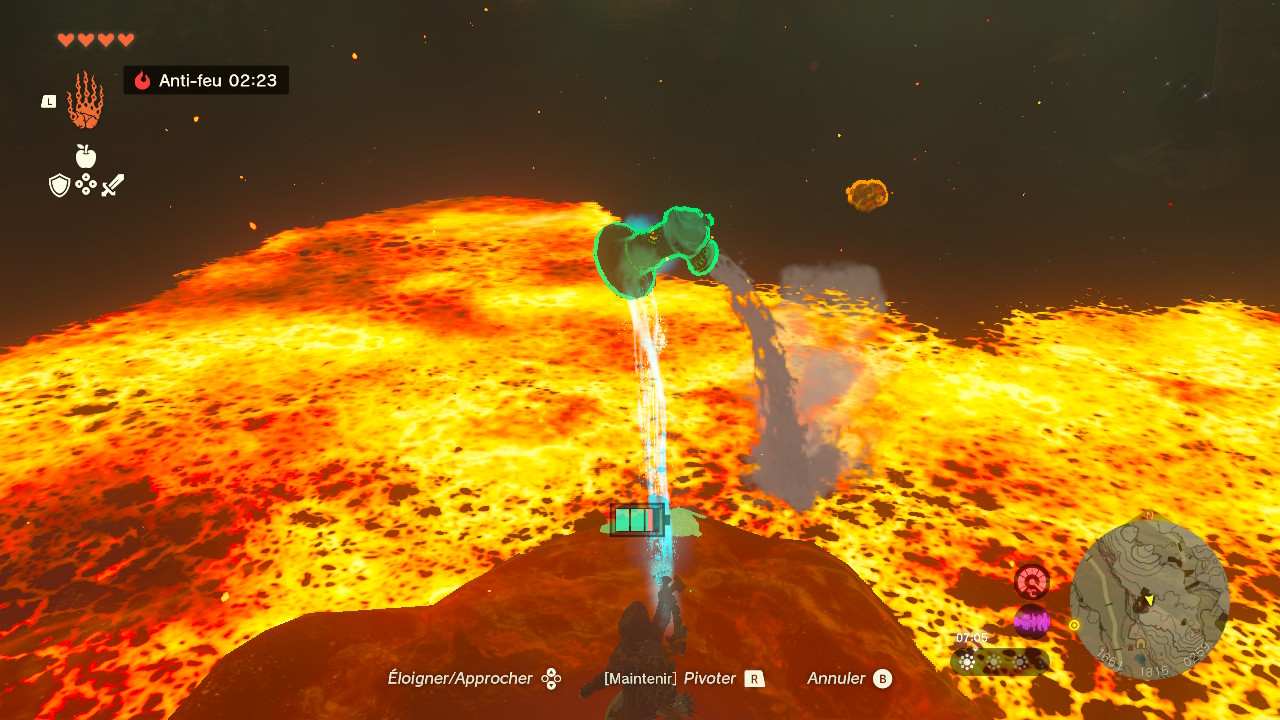Screen dimensions: 1280x720
Task: Select the yellow objective marker beside minimap
Action: click(x=1074, y=625)
